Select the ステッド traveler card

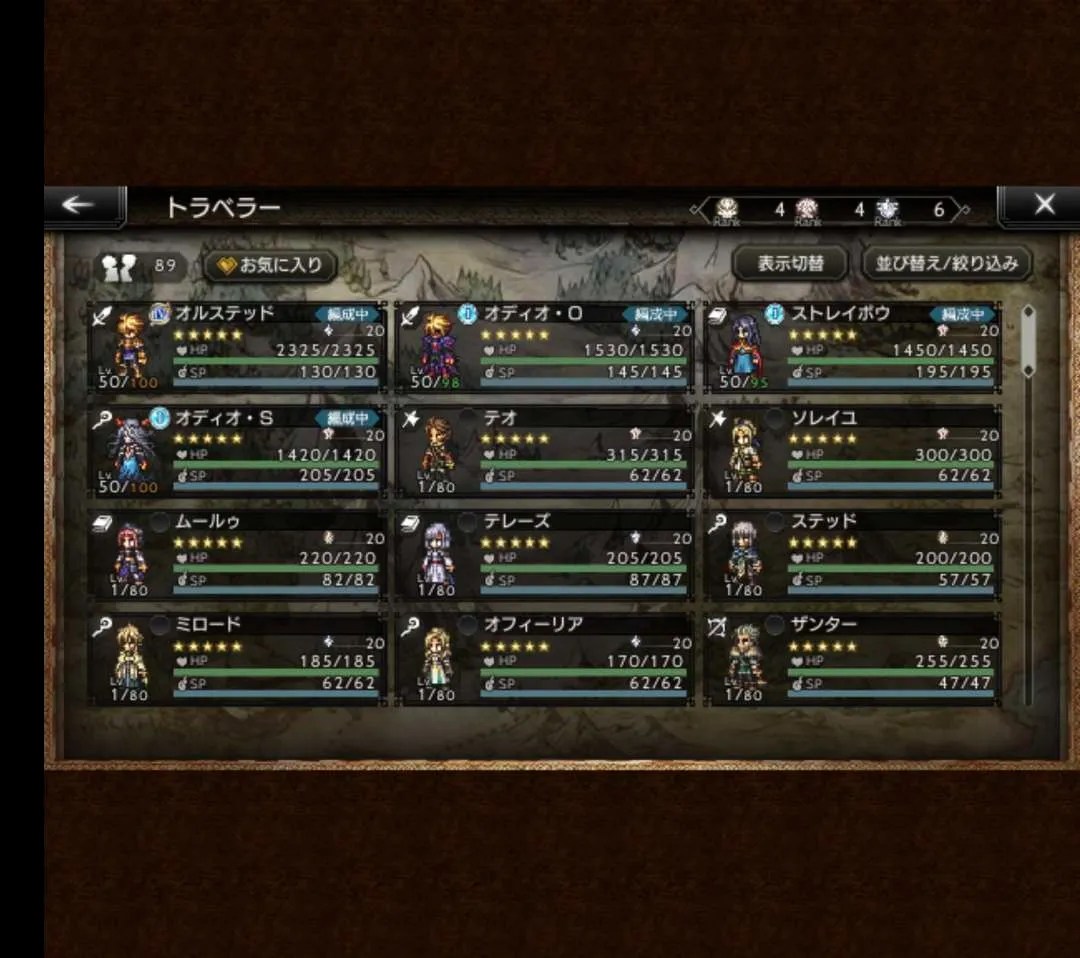point(852,555)
